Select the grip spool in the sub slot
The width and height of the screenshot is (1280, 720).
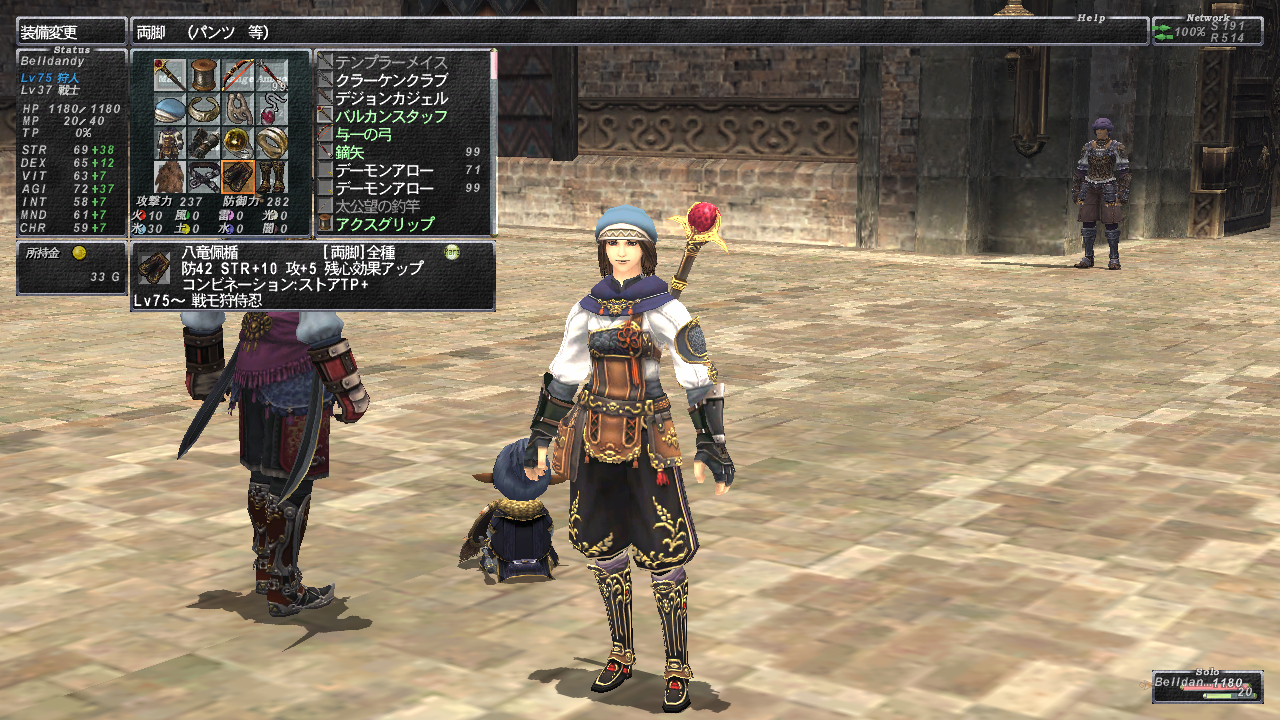pos(204,75)
